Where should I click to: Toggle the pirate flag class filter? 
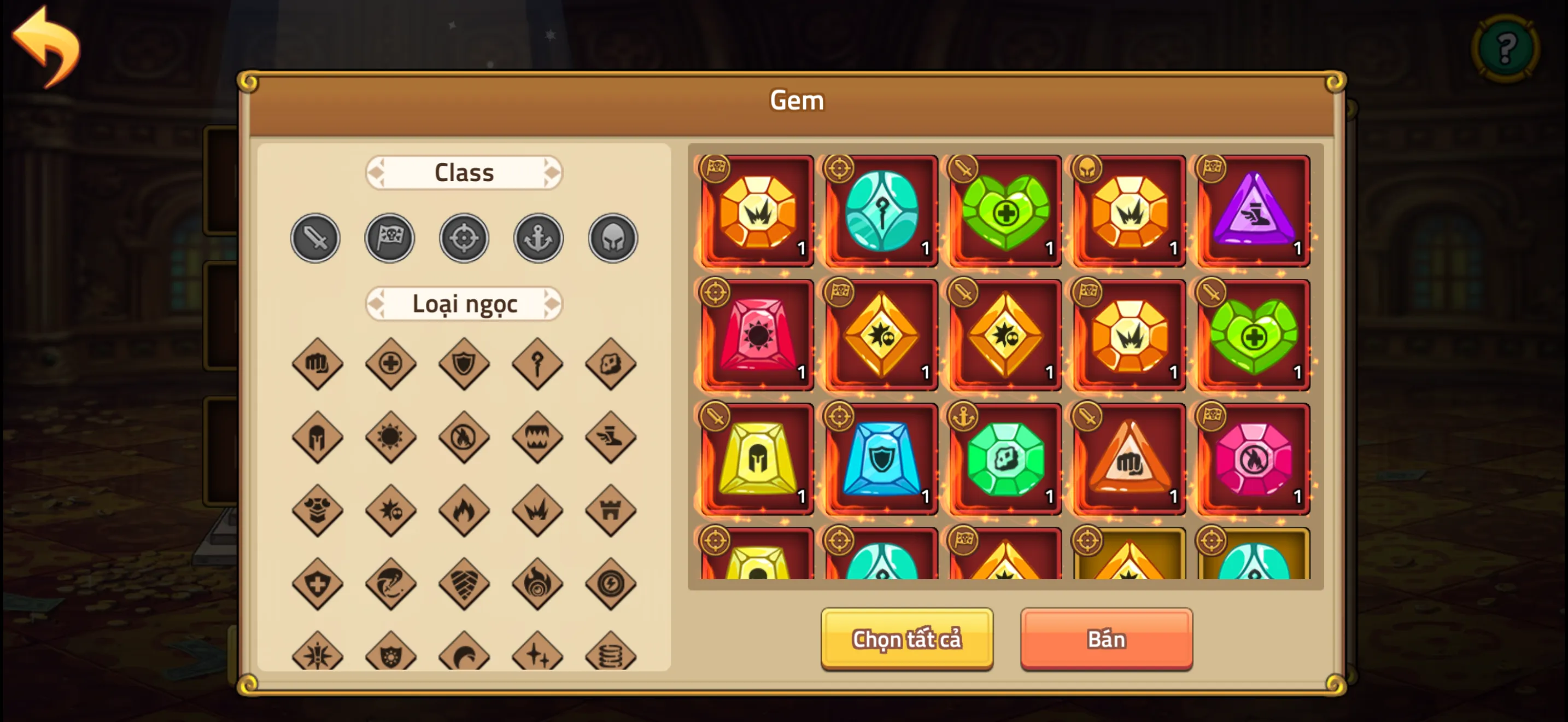point(389,238)
